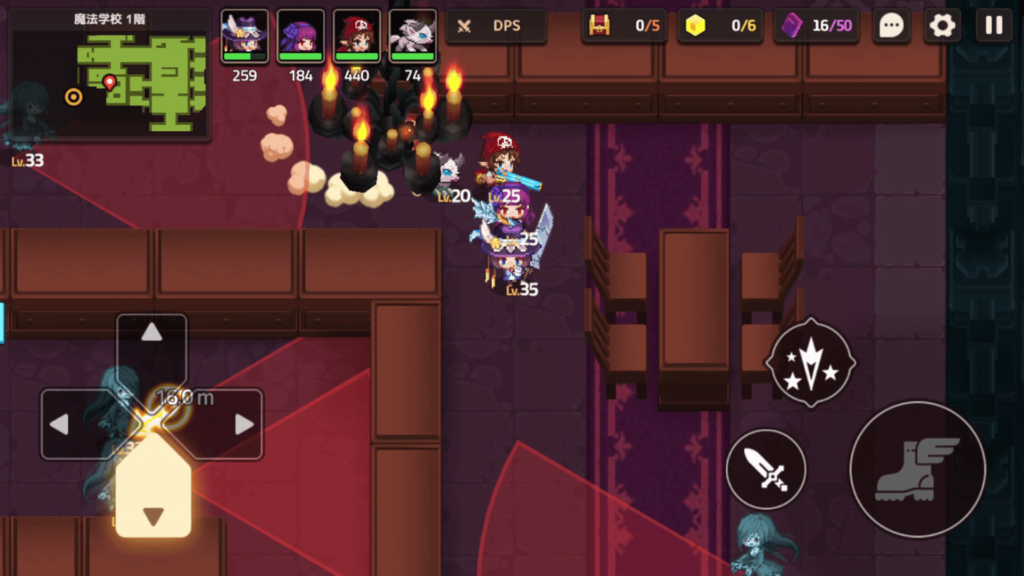Select the witch hat hero portrait
Screen dimensions: 1024x576
pyautogui.click(x=244, y=37)
